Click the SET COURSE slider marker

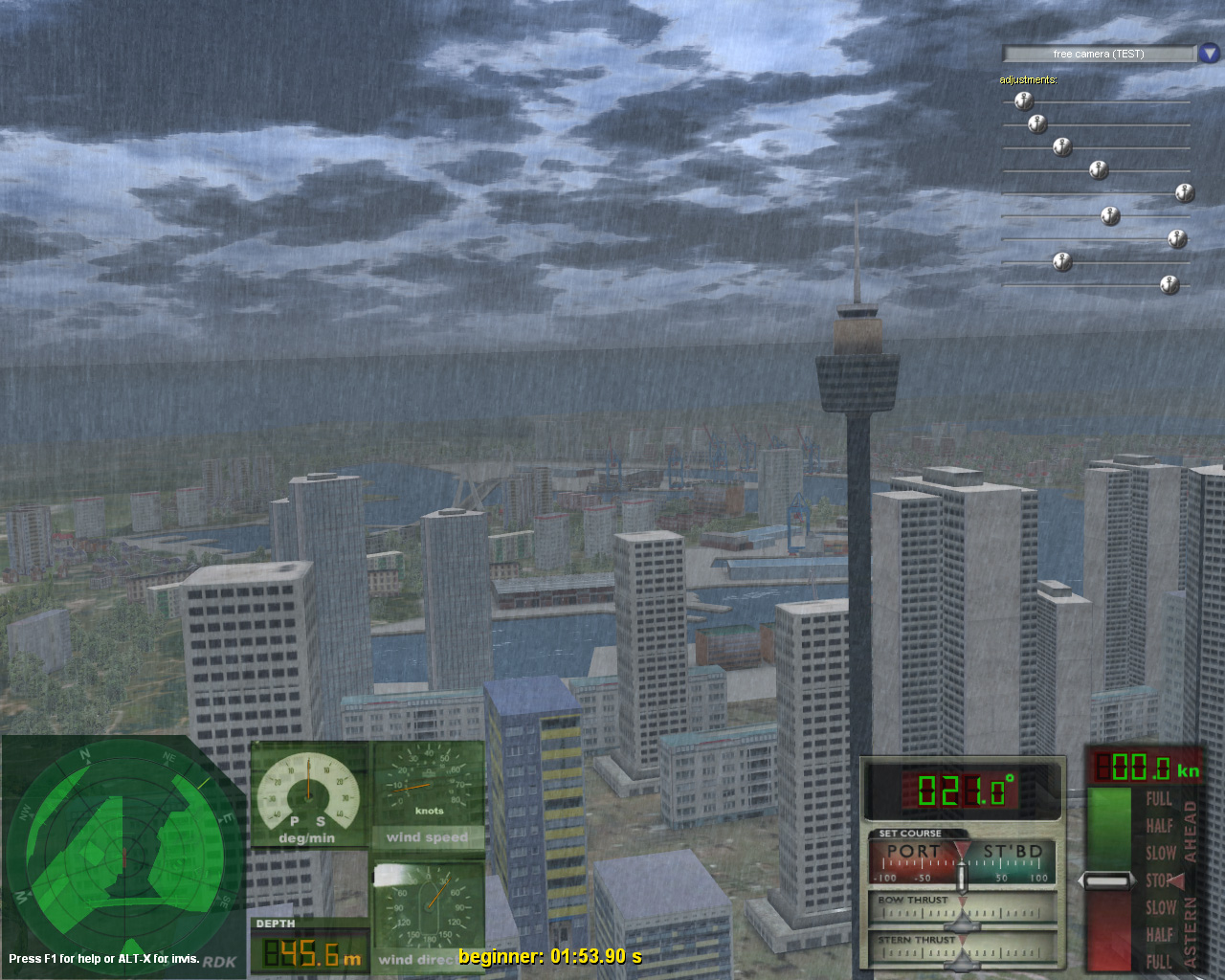tap(962, 875)
